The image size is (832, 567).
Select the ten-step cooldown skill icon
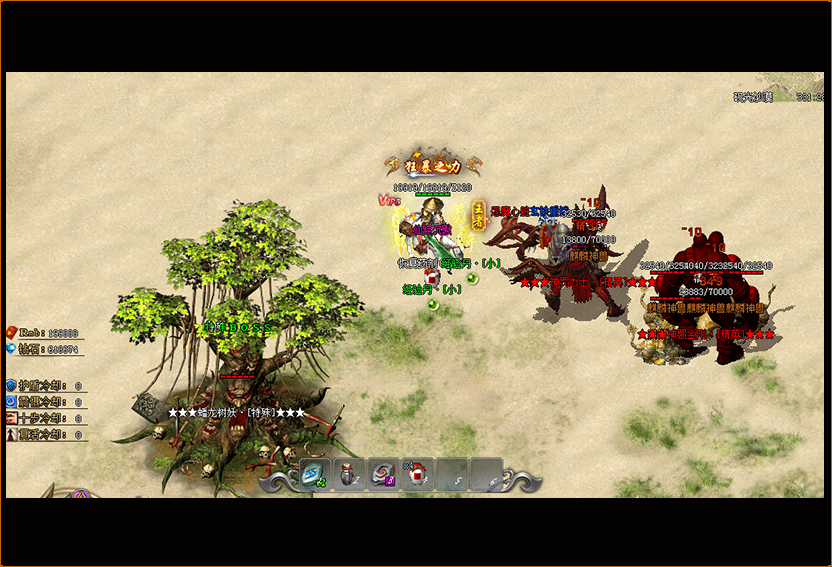tap(11, 418)
